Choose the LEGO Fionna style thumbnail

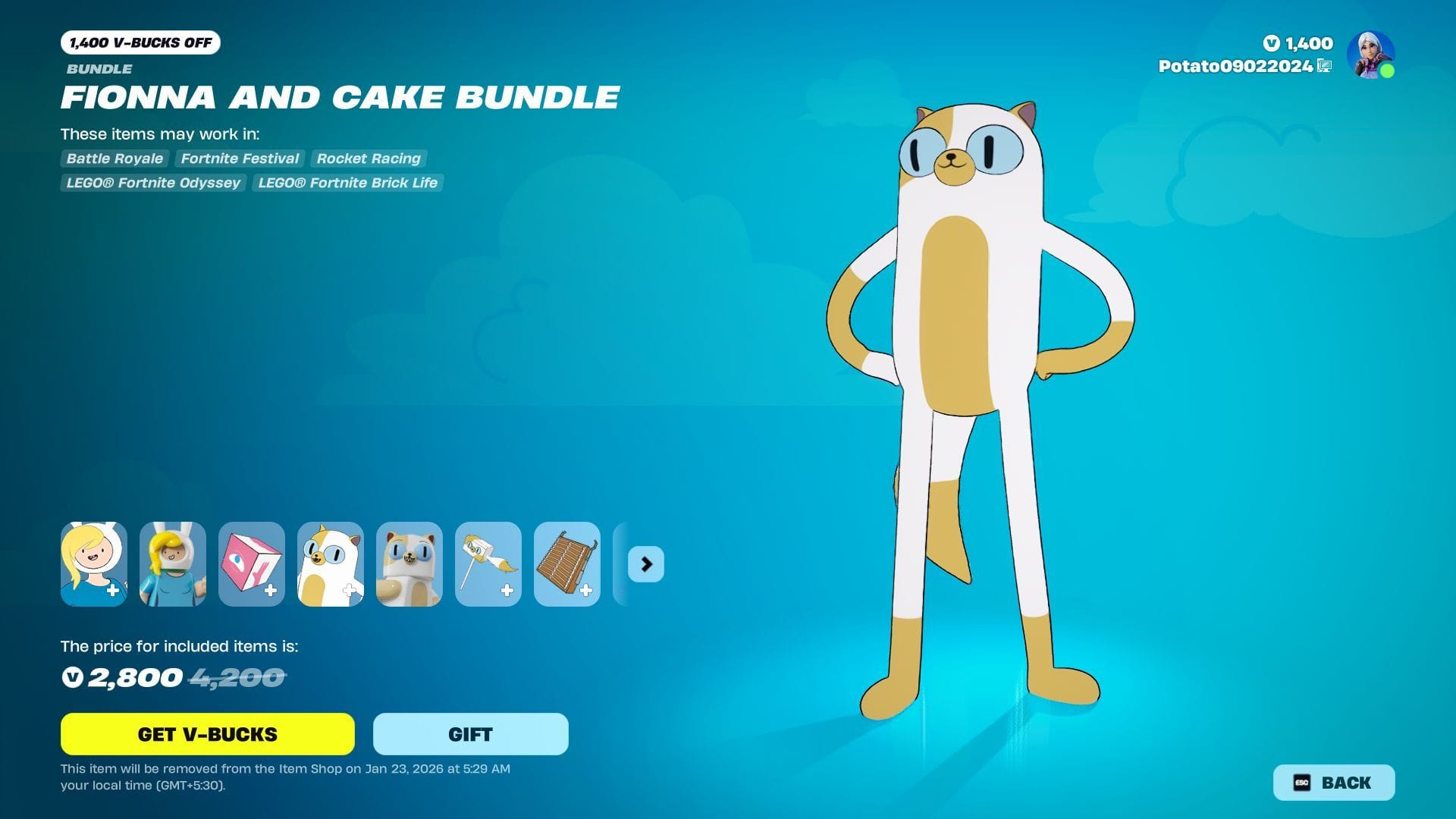pyautogui.click(x=173, y=564)
